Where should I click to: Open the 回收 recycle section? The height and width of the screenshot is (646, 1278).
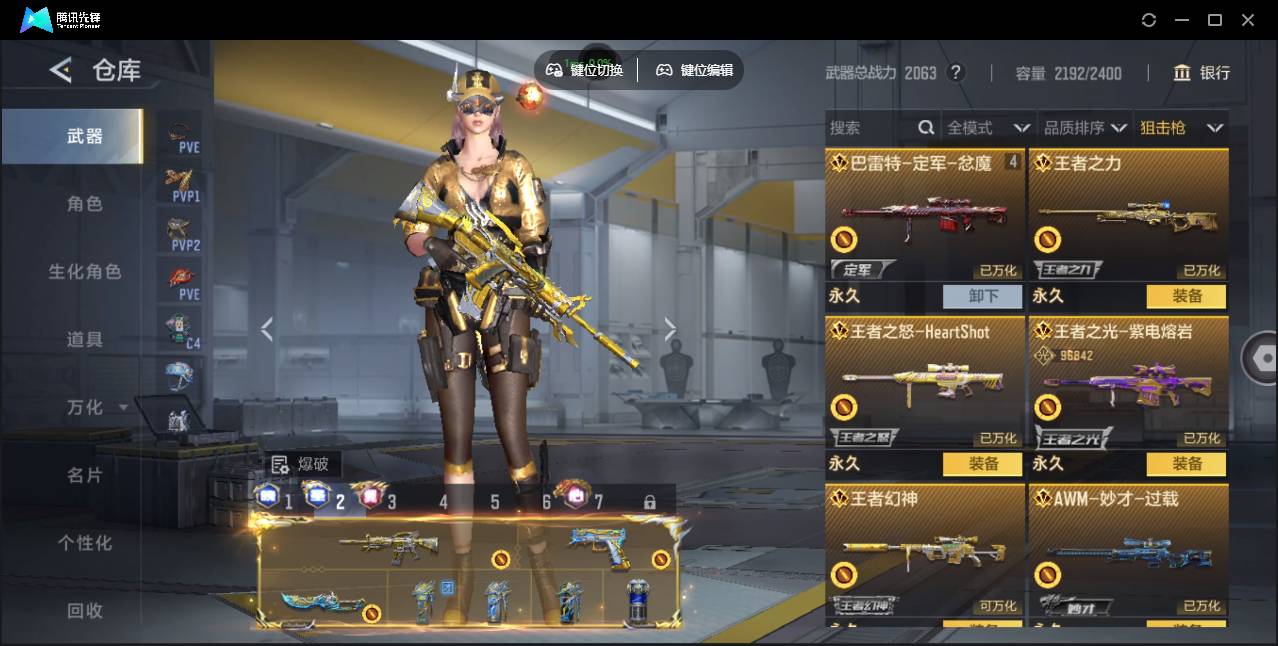pyautogui.click(x=85, y=610)
